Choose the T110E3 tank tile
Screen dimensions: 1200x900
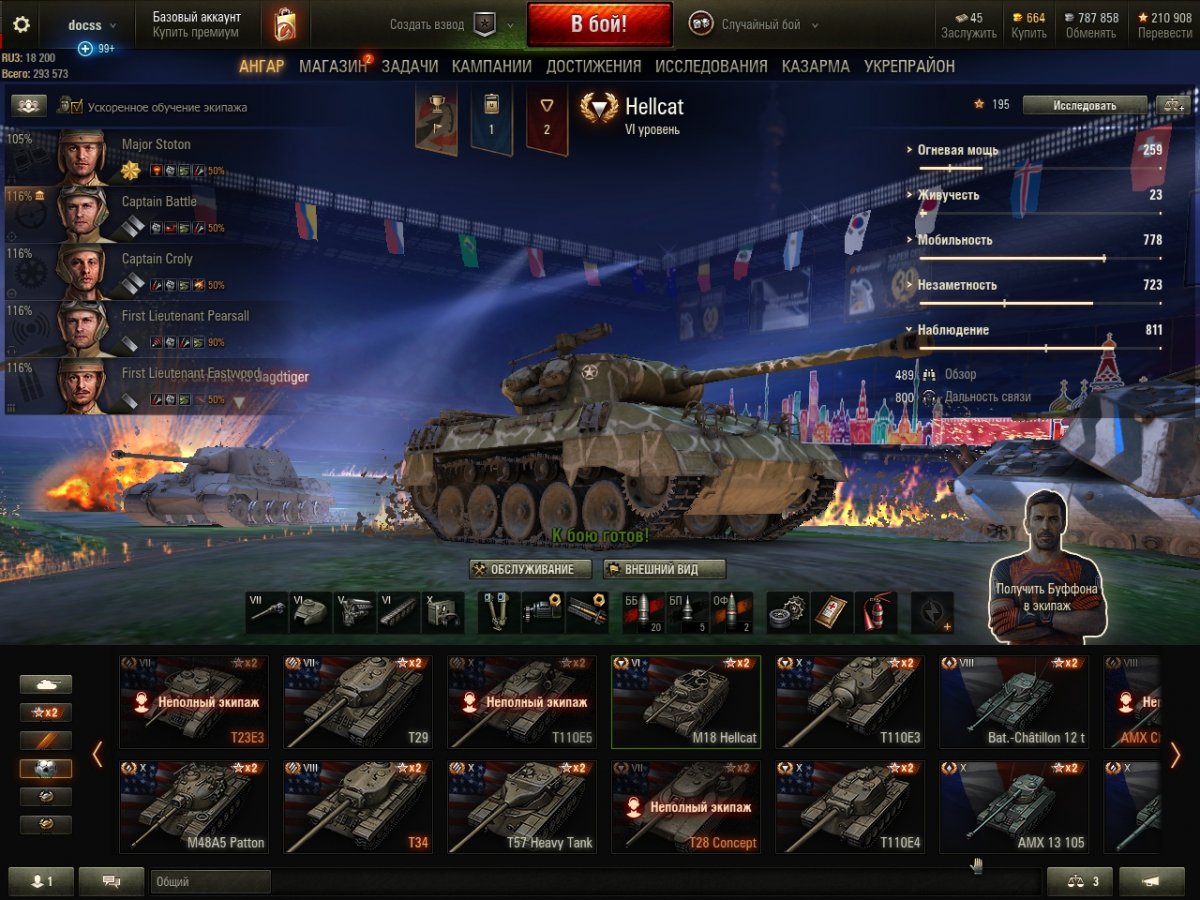851,702
